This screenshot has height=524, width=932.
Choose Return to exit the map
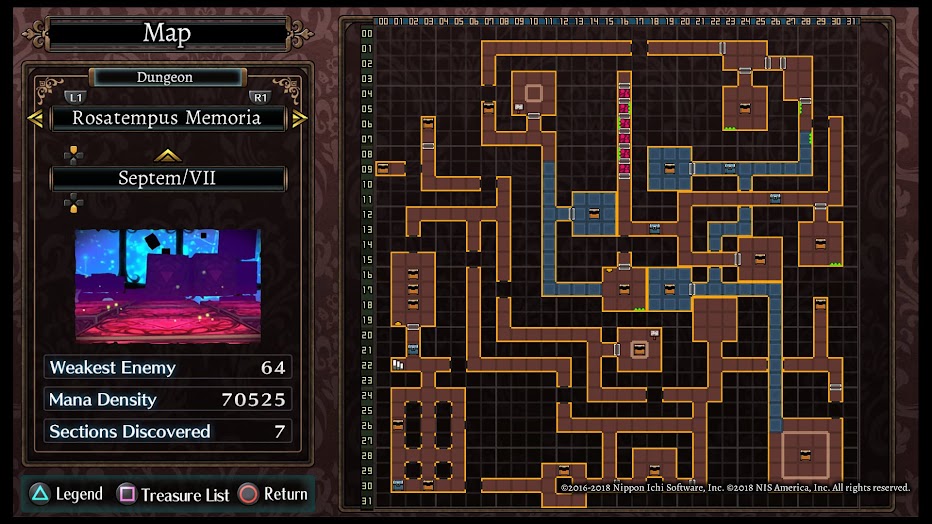coord(273,494)
